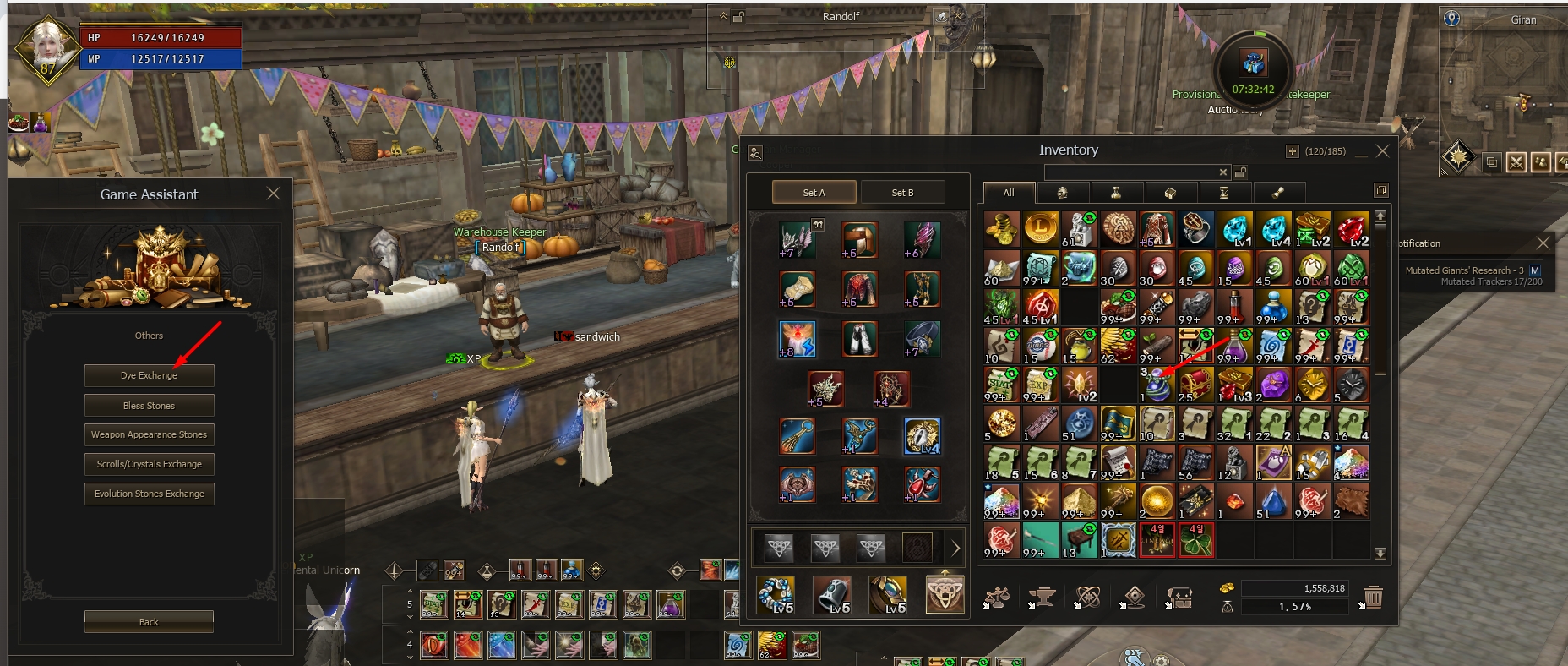The image size is (1568, 666).
Task: Focus the inventory search field
Action: 1130,172
